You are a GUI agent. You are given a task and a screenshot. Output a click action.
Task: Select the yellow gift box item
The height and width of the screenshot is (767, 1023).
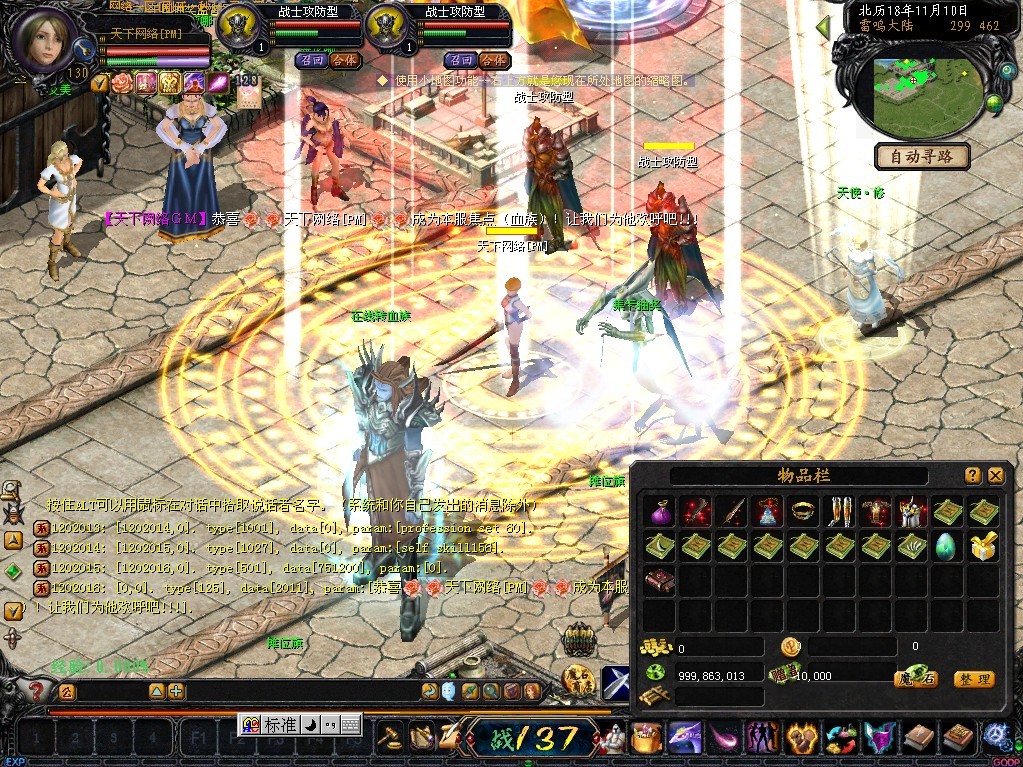coord(983,546)
